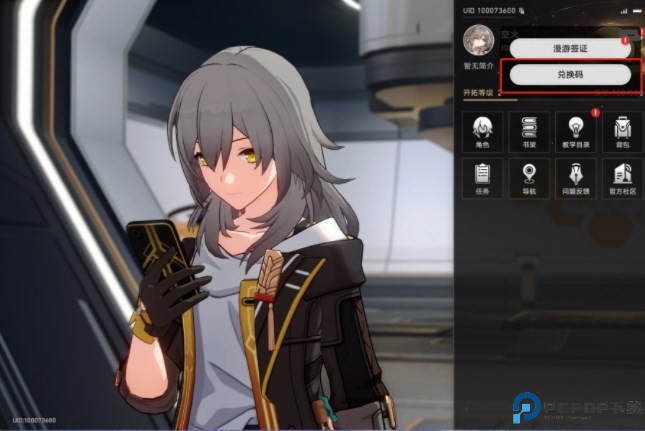Open the 导航 navigation map
The image size is (645, 431).
pyautogui.click(x=529, y=179)
